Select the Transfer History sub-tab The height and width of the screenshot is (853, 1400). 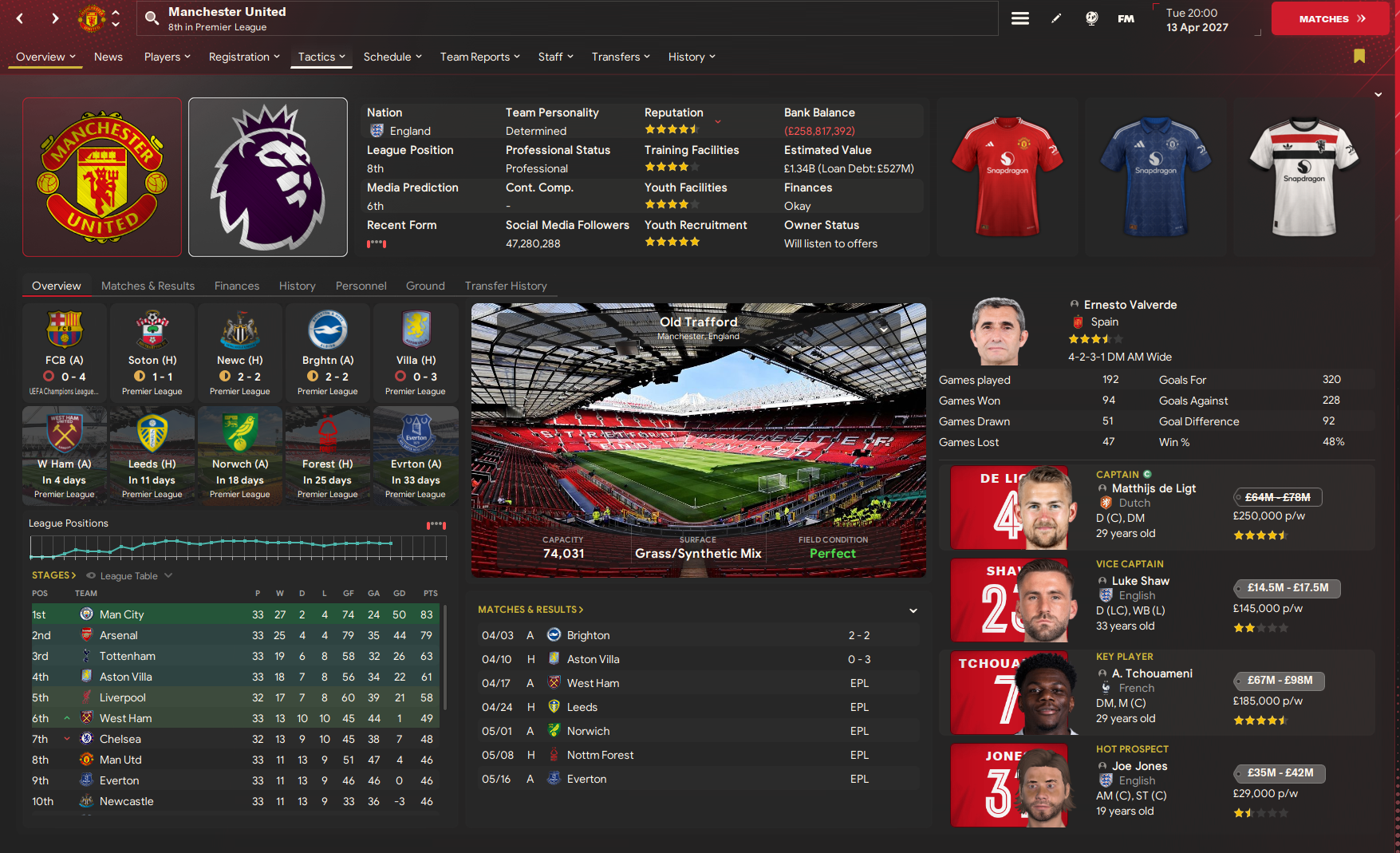(x=506, y=285)
